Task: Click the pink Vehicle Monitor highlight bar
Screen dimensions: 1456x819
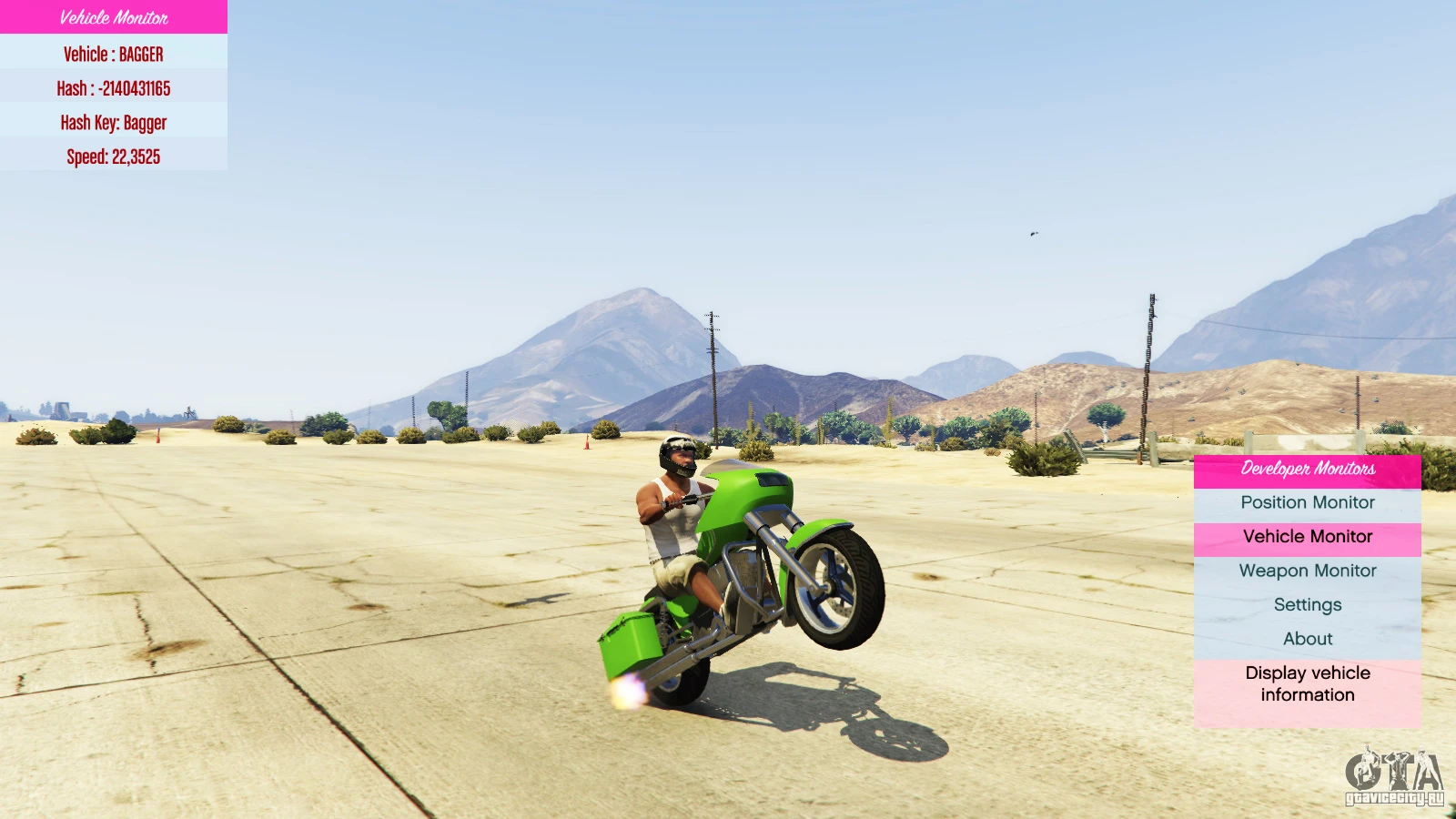Action: (1308, 537)
